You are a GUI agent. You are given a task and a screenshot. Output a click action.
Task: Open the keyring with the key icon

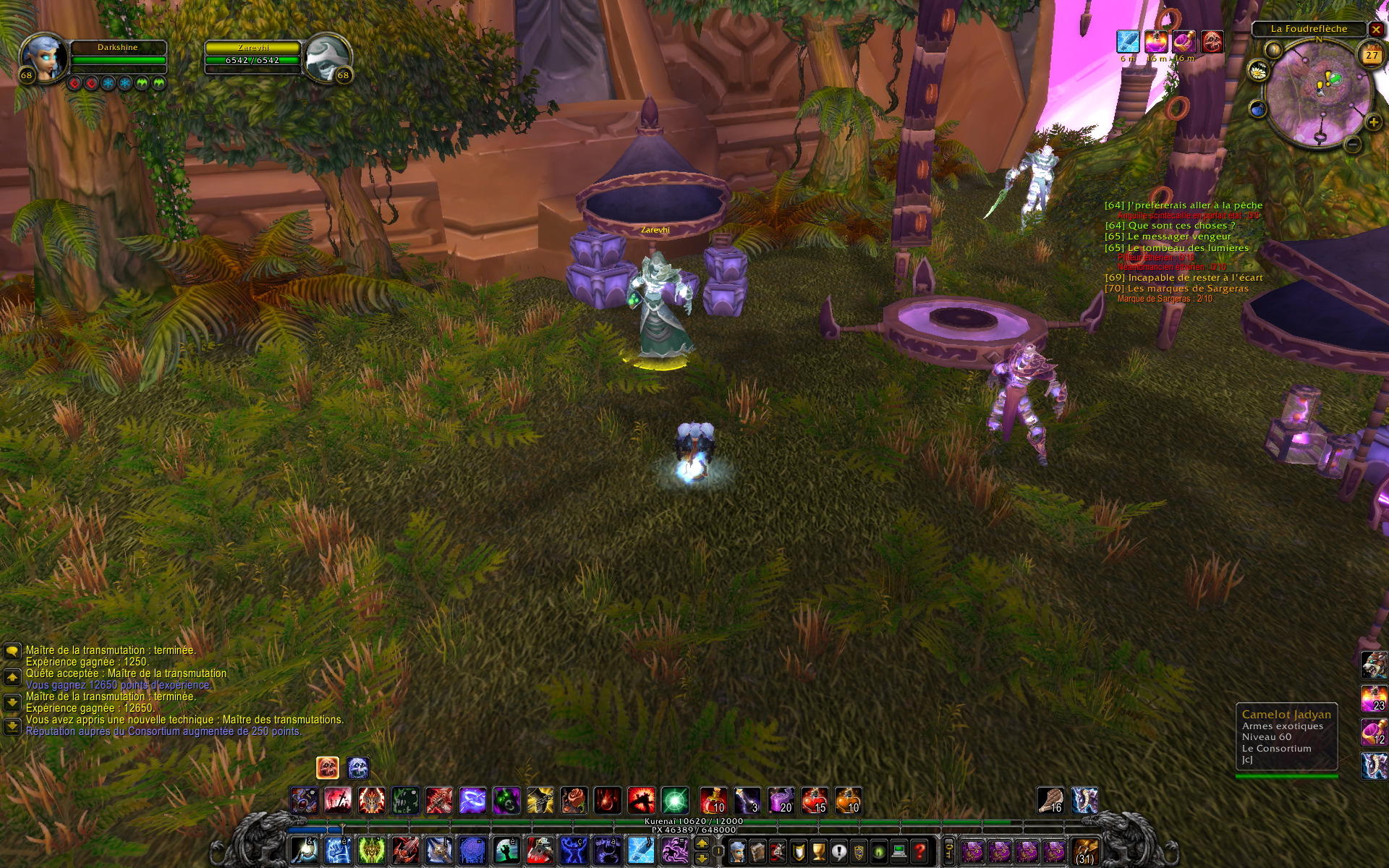(948, 851)
